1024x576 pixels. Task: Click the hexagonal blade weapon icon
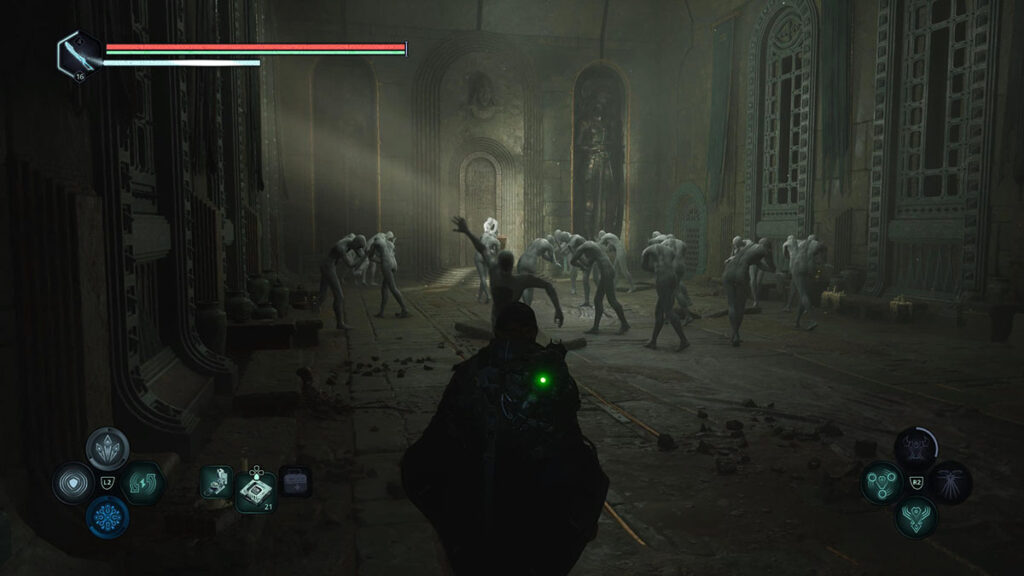tap(78, 52)
